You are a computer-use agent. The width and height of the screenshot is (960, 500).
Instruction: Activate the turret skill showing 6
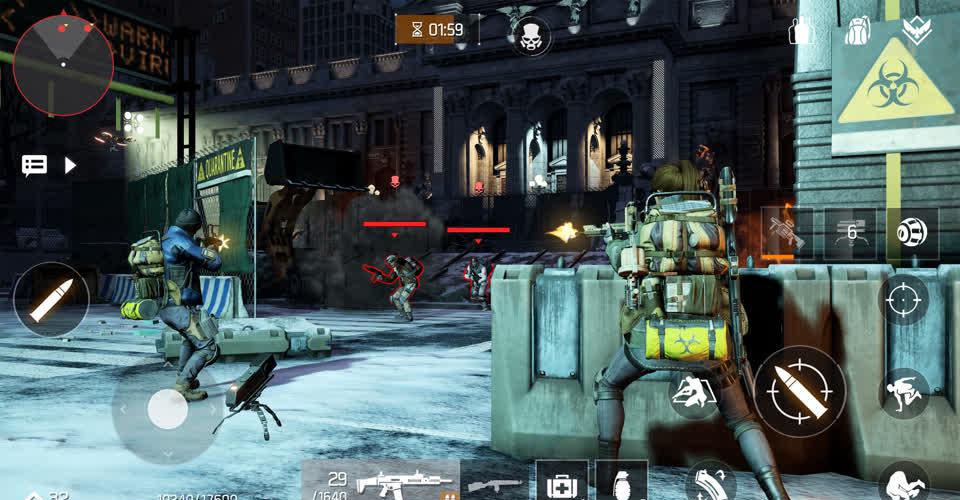[x=849, y=234]
